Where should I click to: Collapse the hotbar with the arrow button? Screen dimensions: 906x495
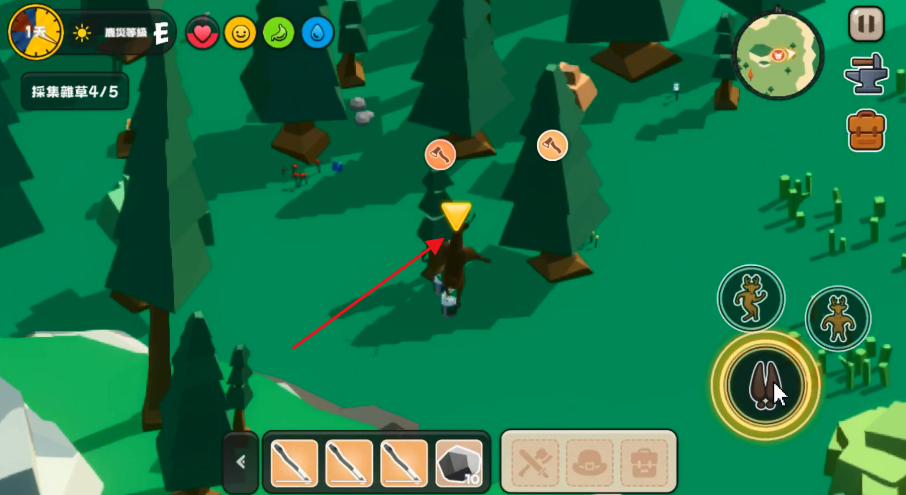241,462
